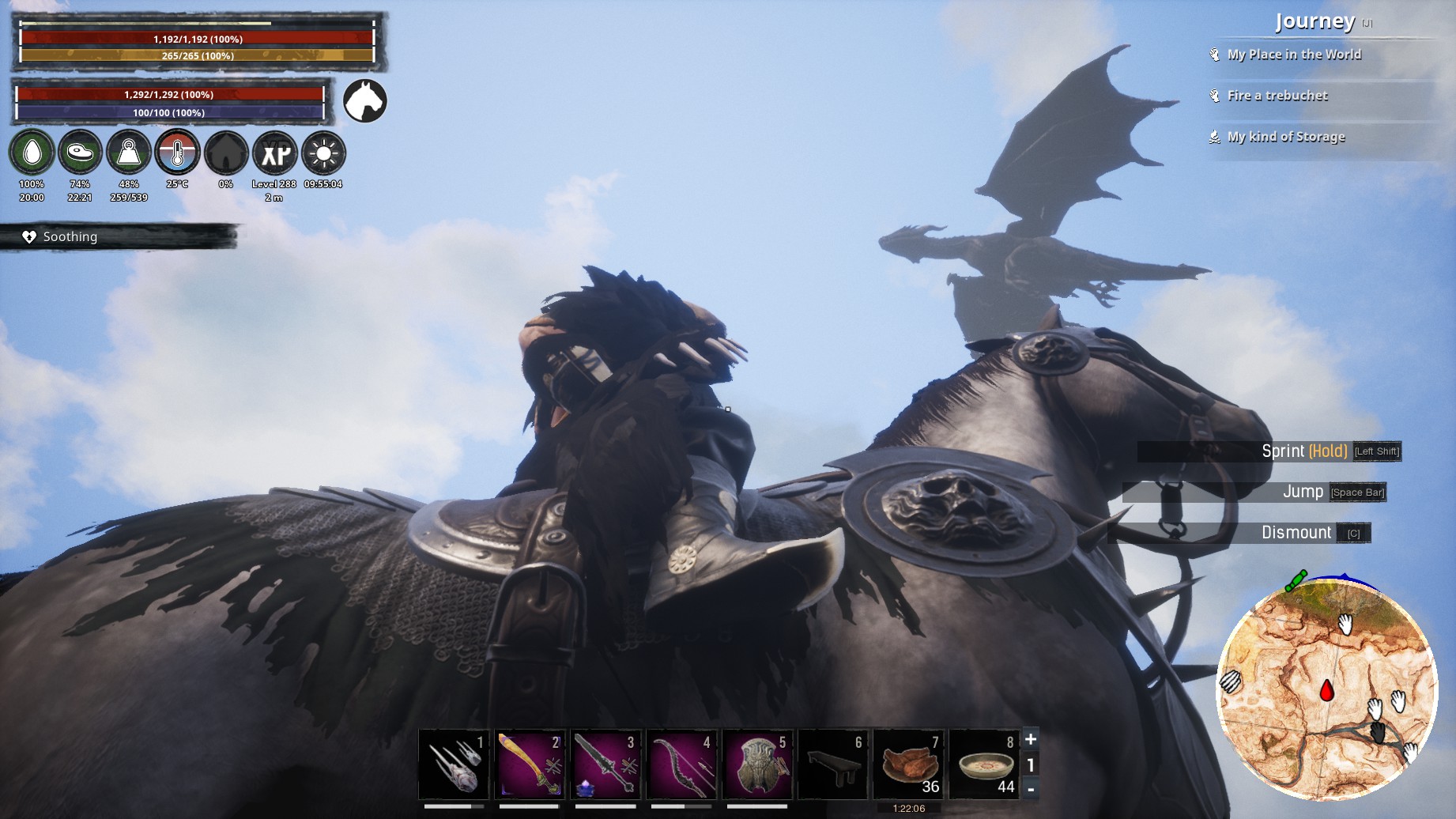Click the Soothing status effect entry

(x=70, y=236)
